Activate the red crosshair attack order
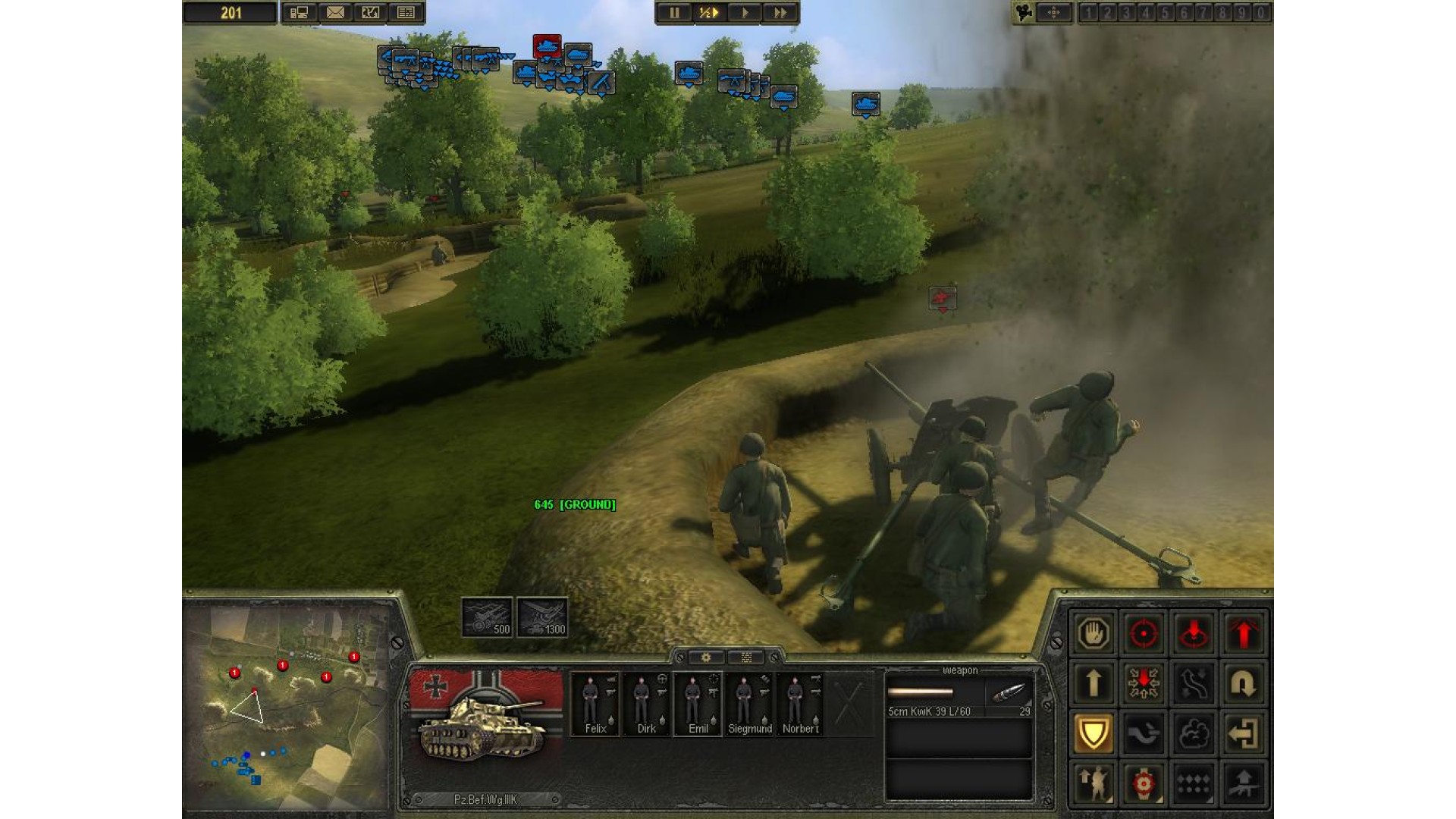Image resolution: width=1456 pixels, height=819 pixels. point(1143,633)
